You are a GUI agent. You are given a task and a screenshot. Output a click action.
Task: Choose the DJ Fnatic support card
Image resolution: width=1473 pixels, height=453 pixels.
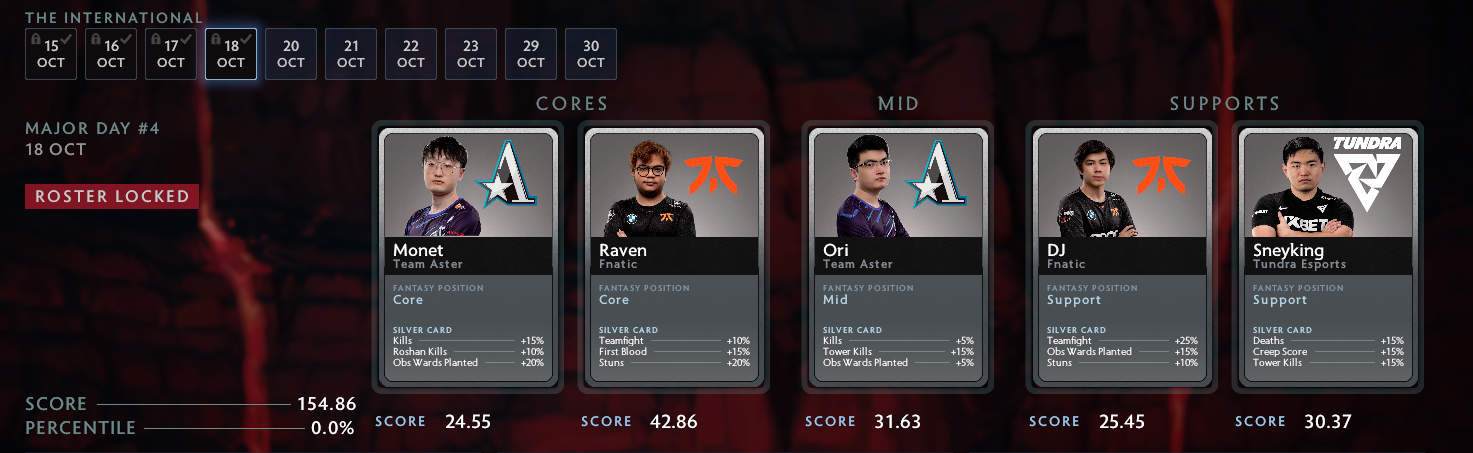[x=1123, y=257]
